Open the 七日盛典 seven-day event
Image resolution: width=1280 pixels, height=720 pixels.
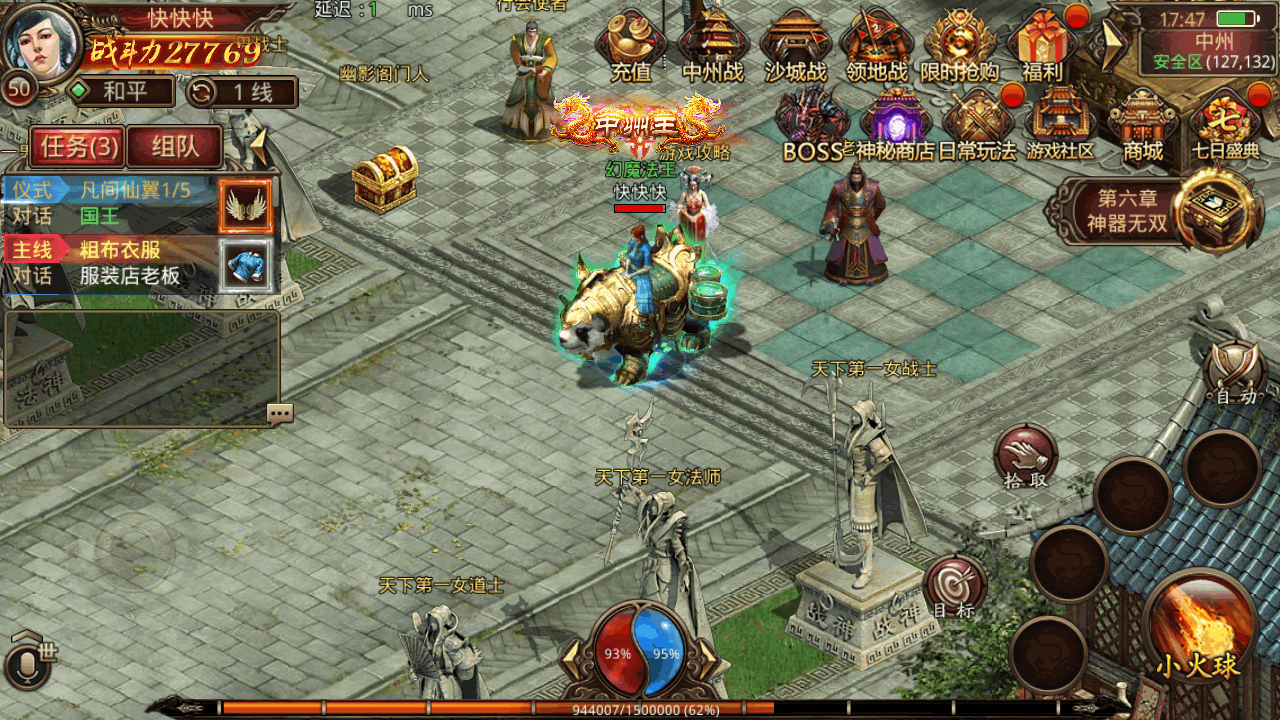[x=1225, y=124]
